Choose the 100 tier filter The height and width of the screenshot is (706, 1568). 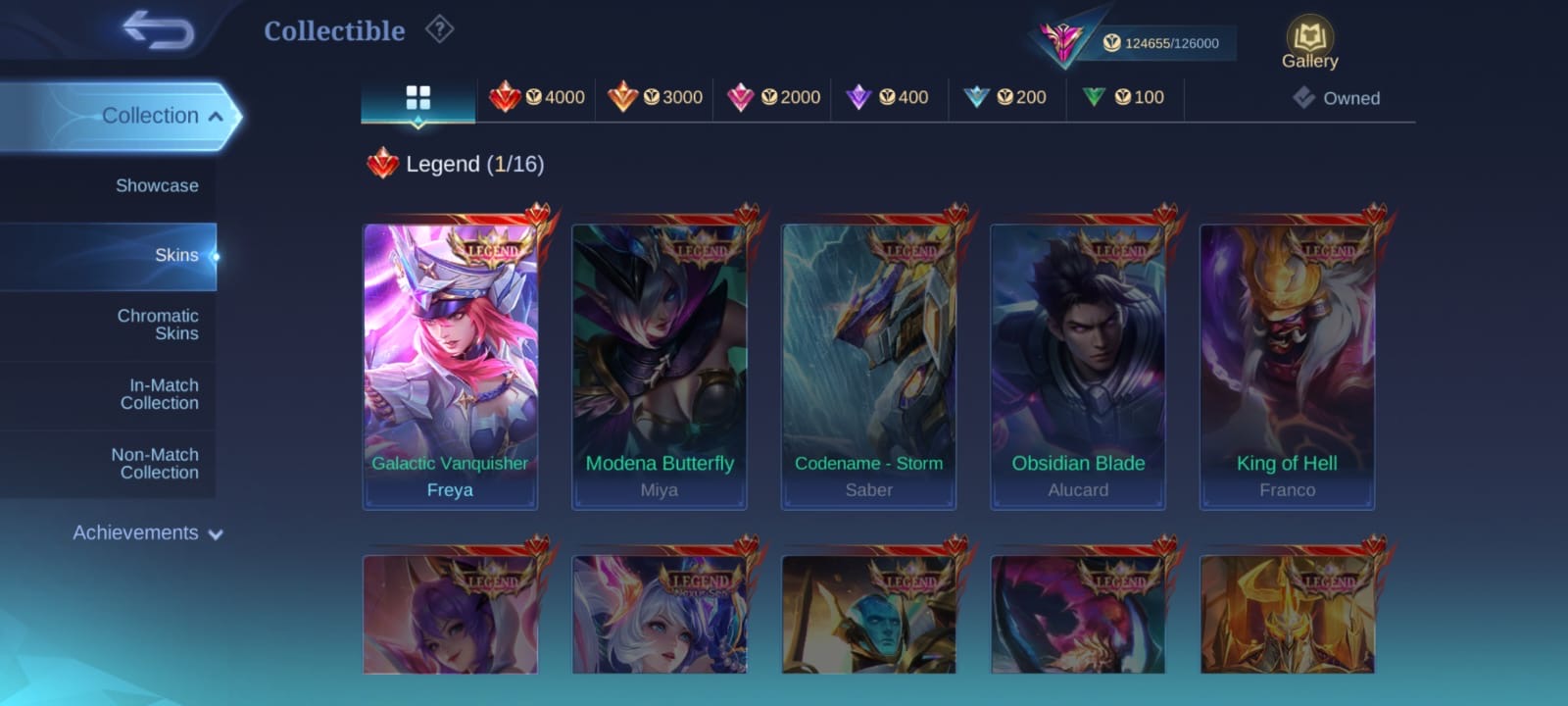(1123, 97)
